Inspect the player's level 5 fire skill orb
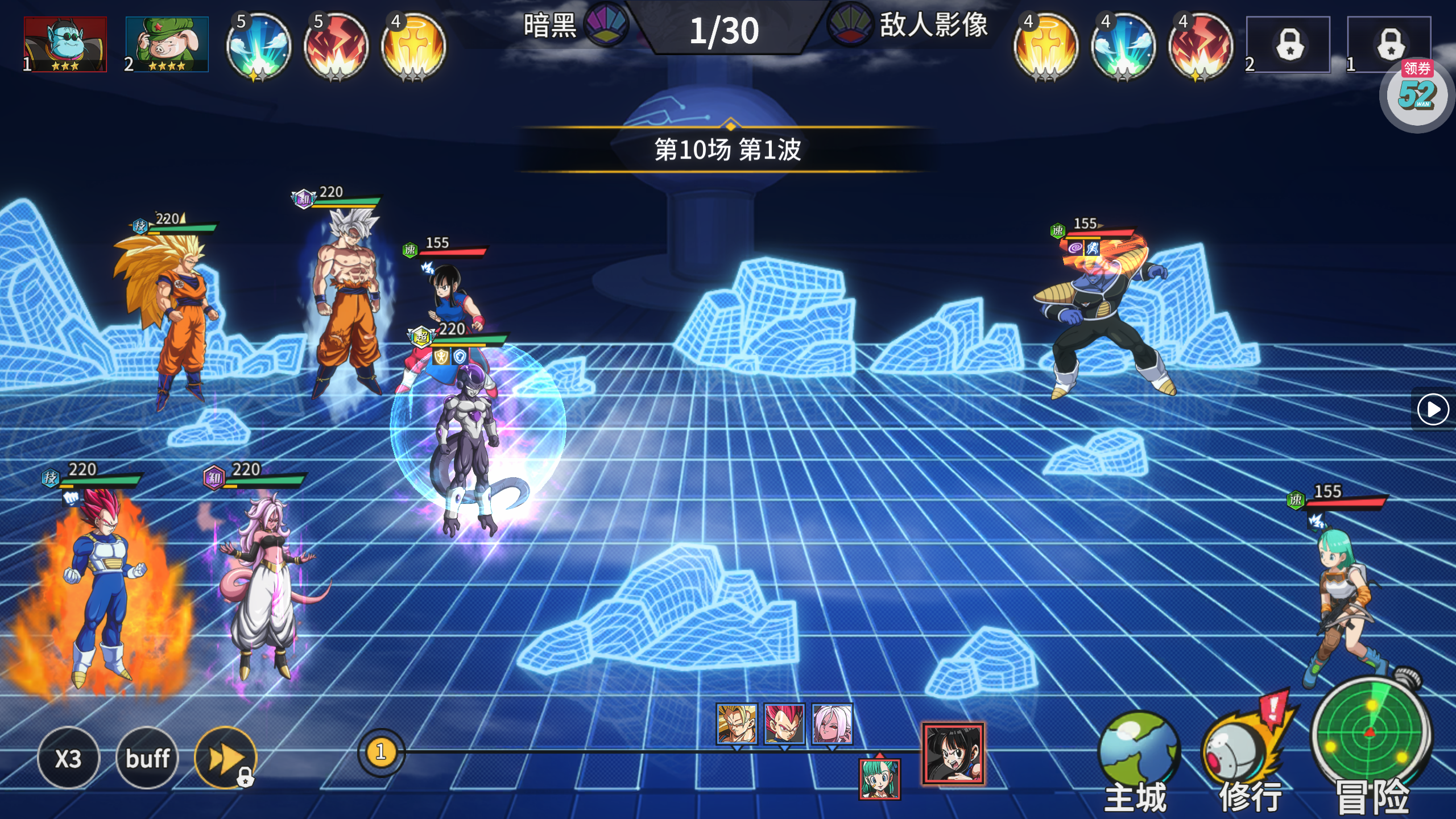Image resolution: width=1456 pixels, height=819 pixels. (x=336, y=47)
